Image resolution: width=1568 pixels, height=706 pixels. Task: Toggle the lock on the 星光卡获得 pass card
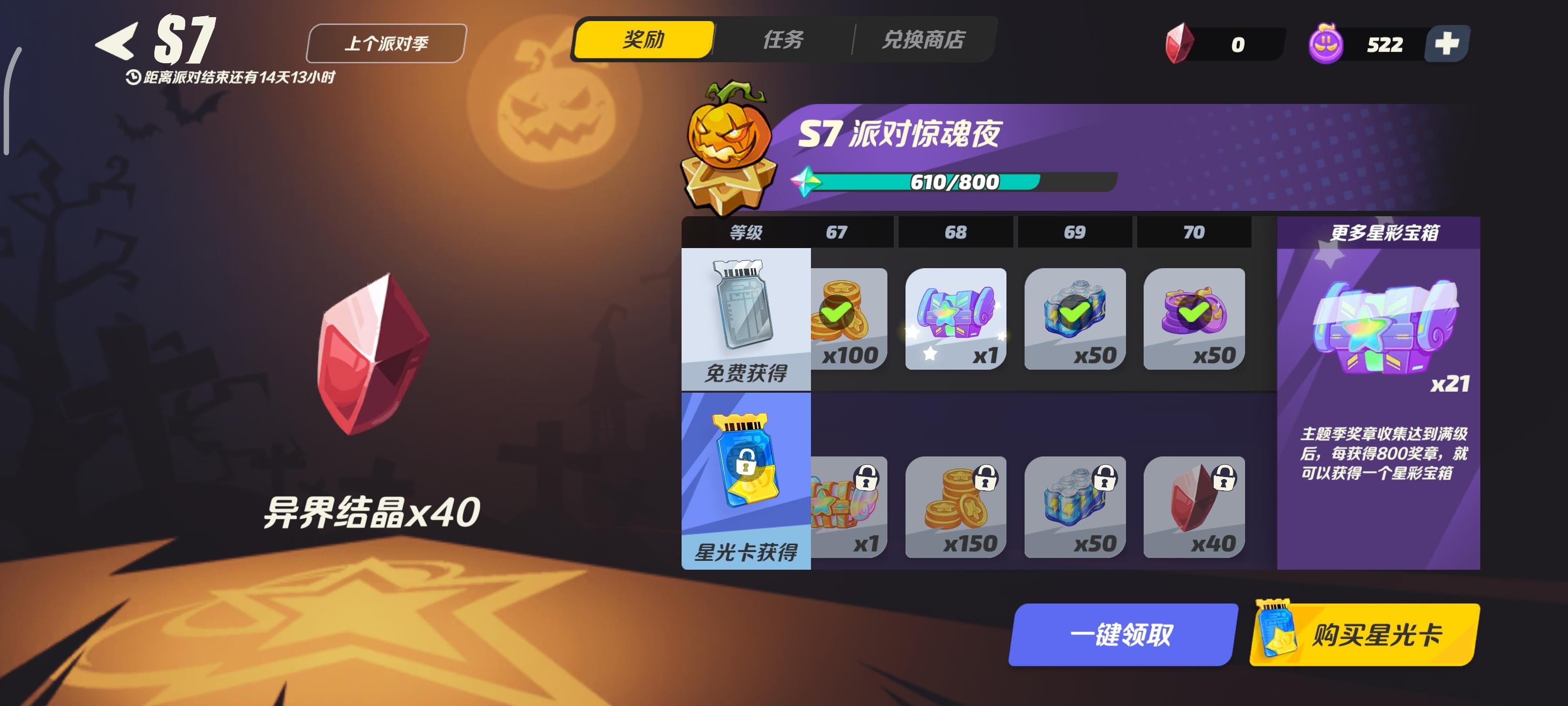tap(747, 463)
